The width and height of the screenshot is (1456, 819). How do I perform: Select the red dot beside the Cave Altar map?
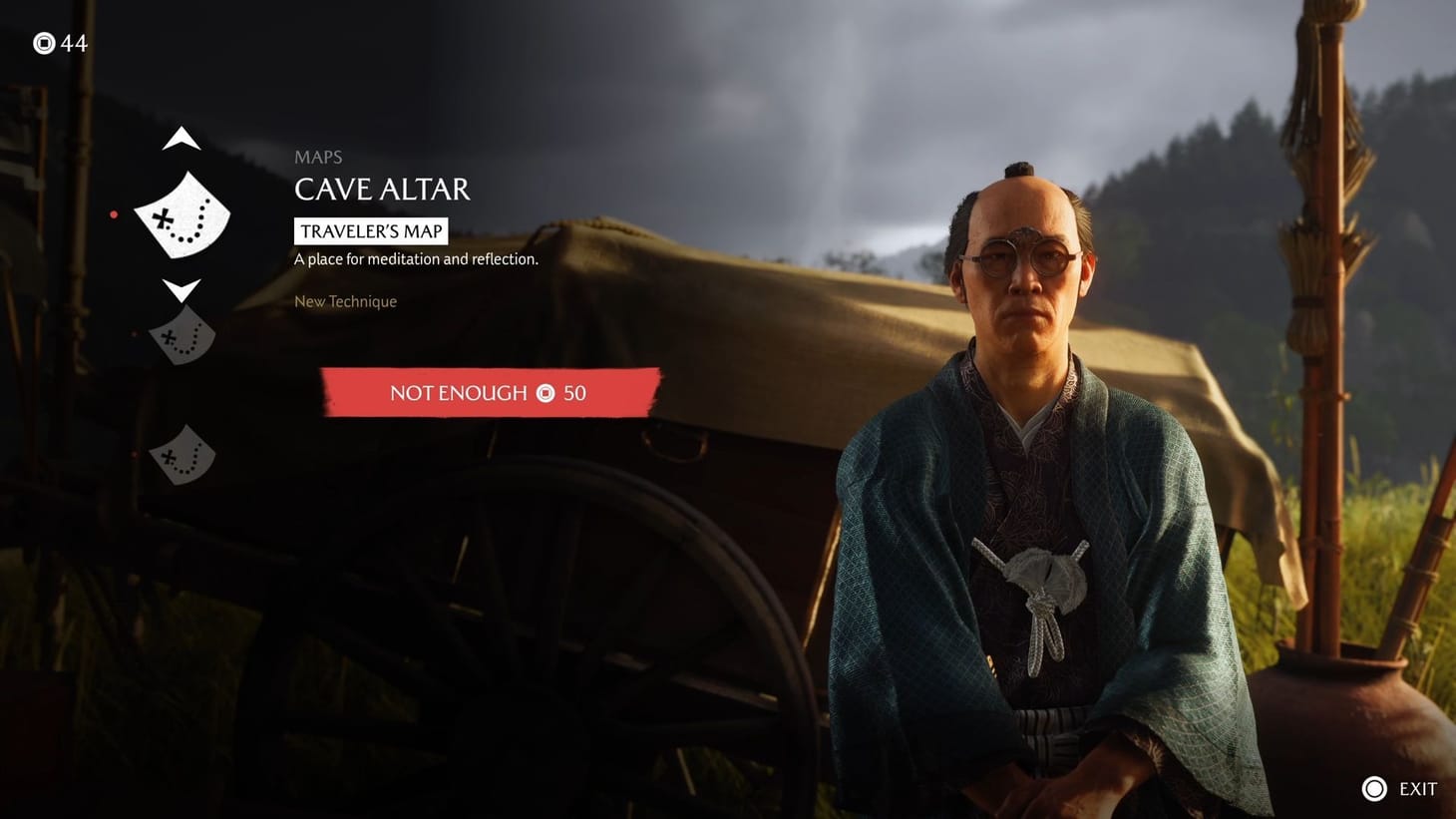(115, 213)
